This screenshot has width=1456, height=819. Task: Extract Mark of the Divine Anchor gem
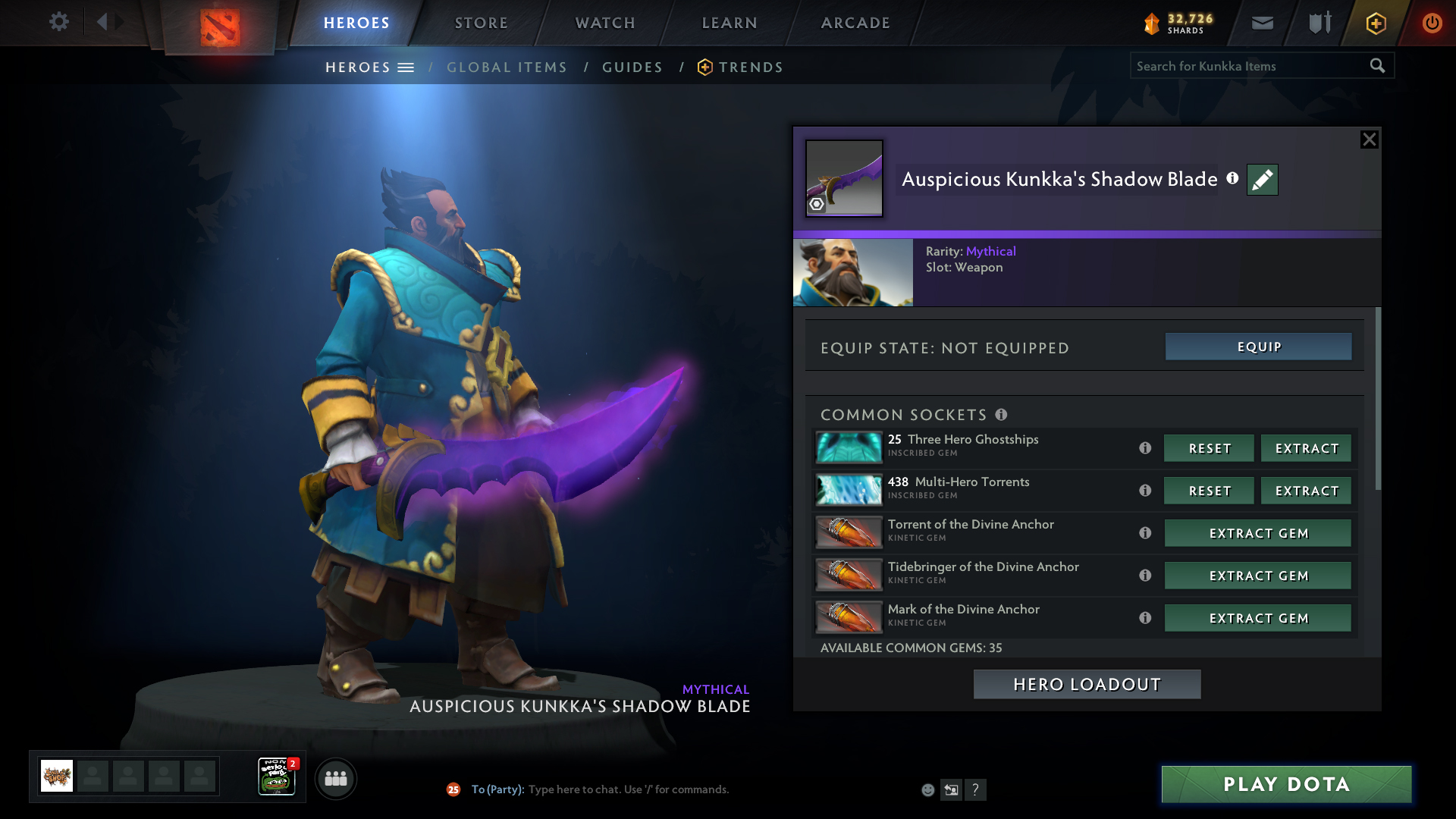1257,618
